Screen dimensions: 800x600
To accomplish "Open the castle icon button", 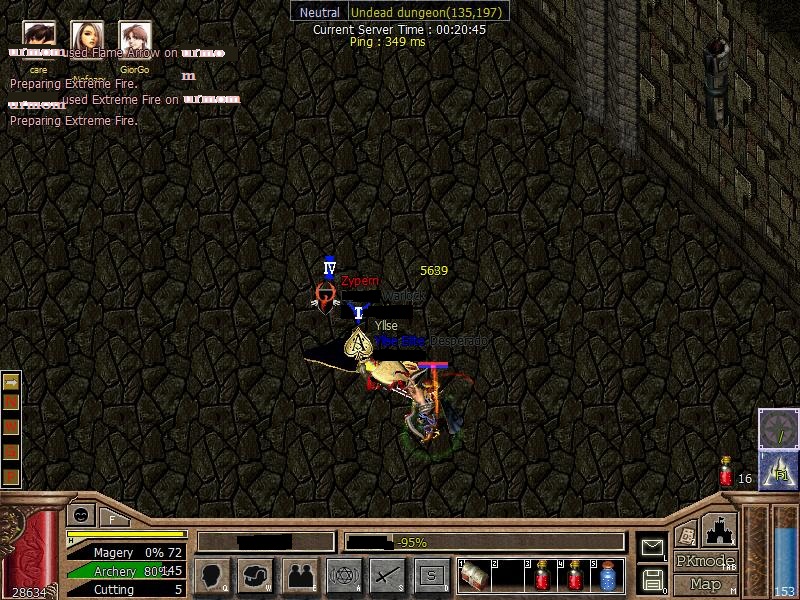I will coord(718,528).
